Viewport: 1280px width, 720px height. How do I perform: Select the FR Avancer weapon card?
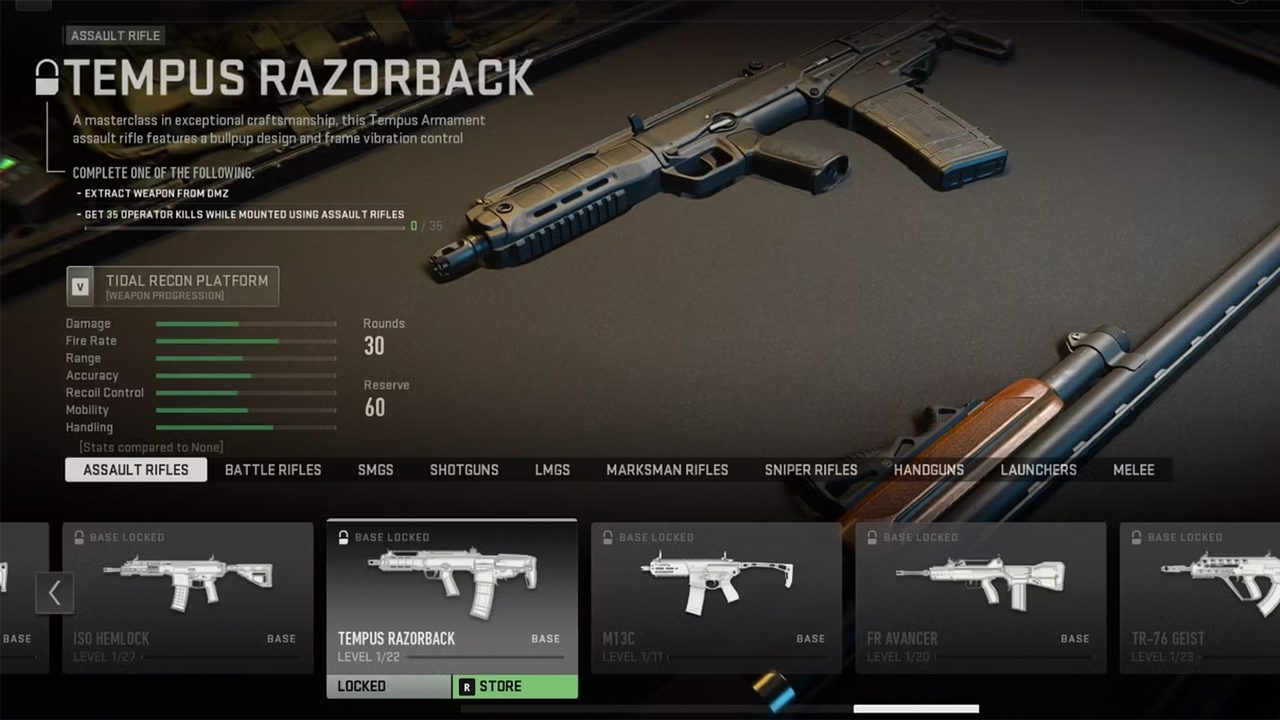coord(980,596)
